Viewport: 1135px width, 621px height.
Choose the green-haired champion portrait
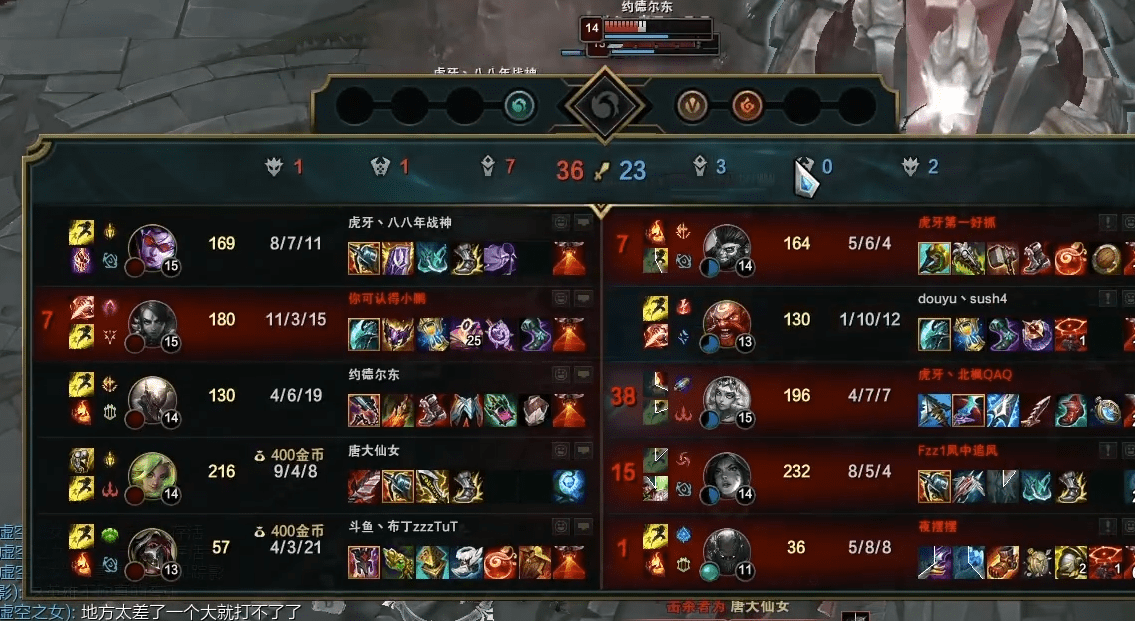(x=153, y=475)
